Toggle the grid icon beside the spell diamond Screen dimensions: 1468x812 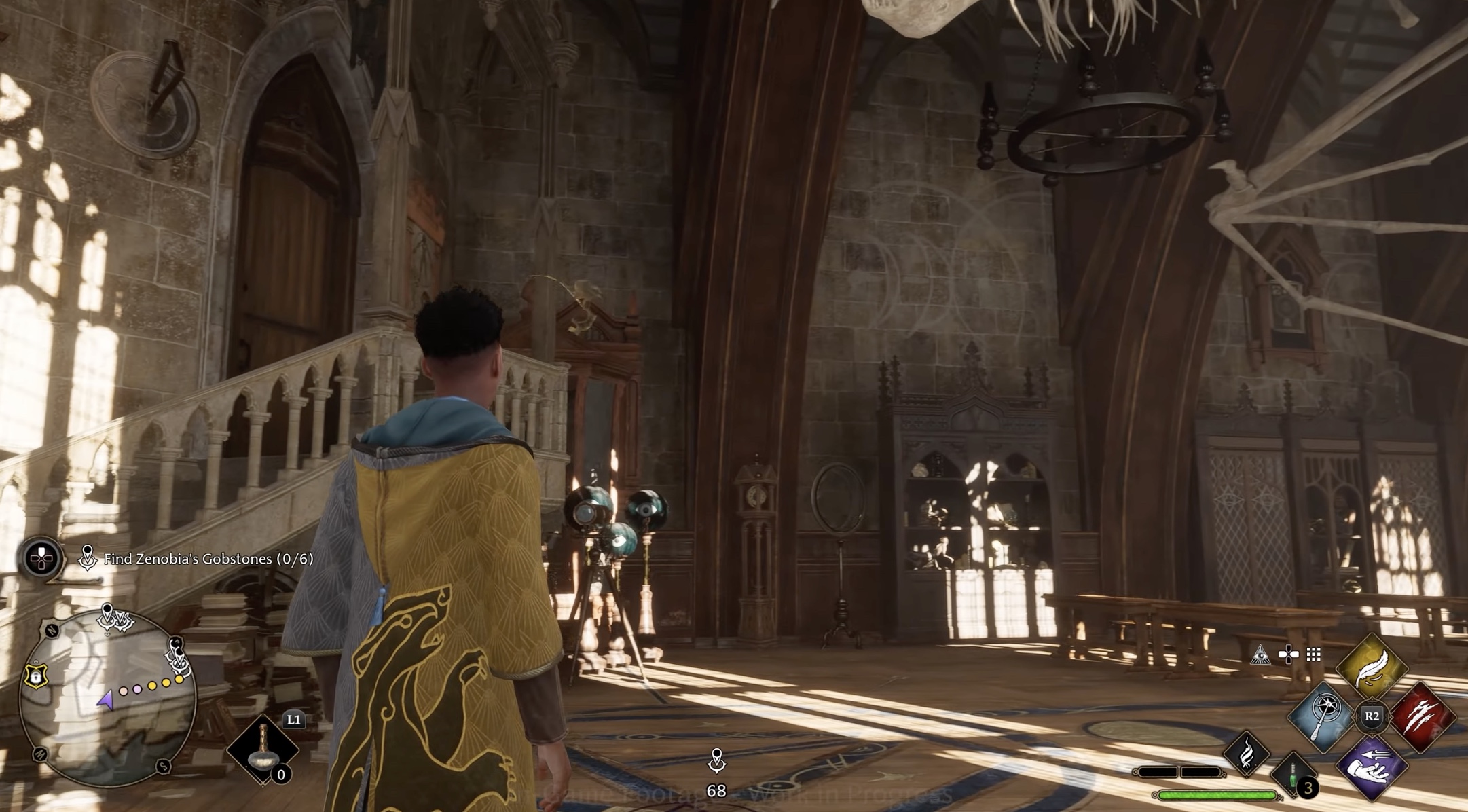[x=1313, y=654]
